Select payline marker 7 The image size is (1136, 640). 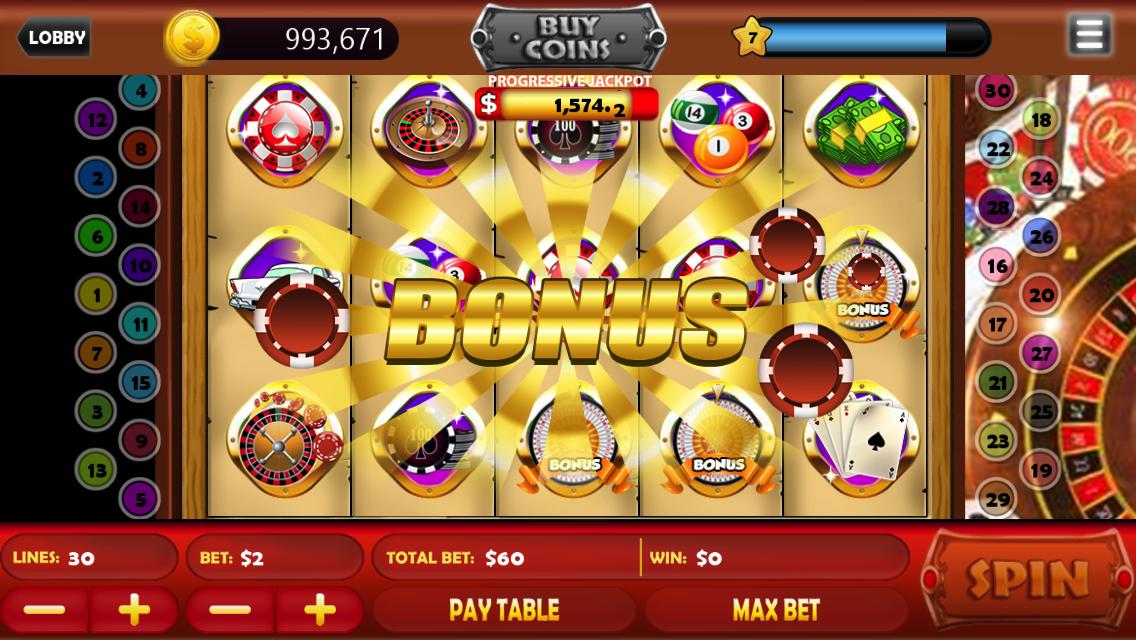tap(97, 353)
